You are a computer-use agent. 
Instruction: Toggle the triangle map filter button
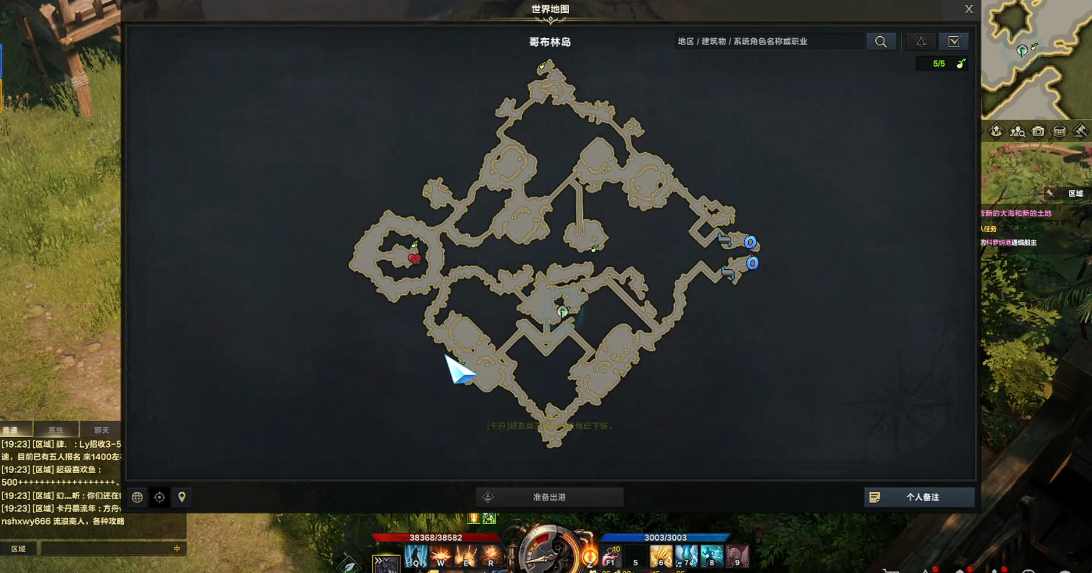(921, 42)
